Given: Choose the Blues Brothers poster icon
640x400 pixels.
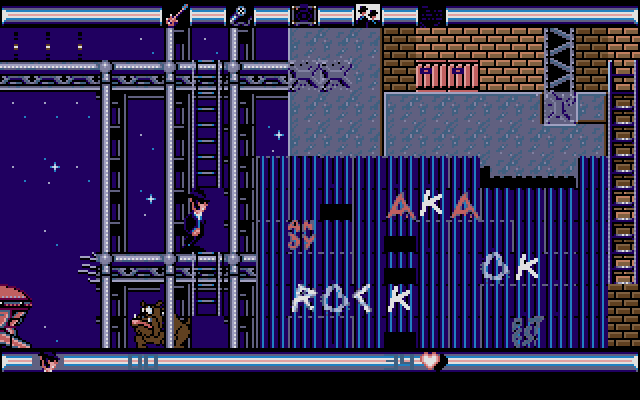Looking at the screenshot, I should pyautogui.click(x=368, y=14).
